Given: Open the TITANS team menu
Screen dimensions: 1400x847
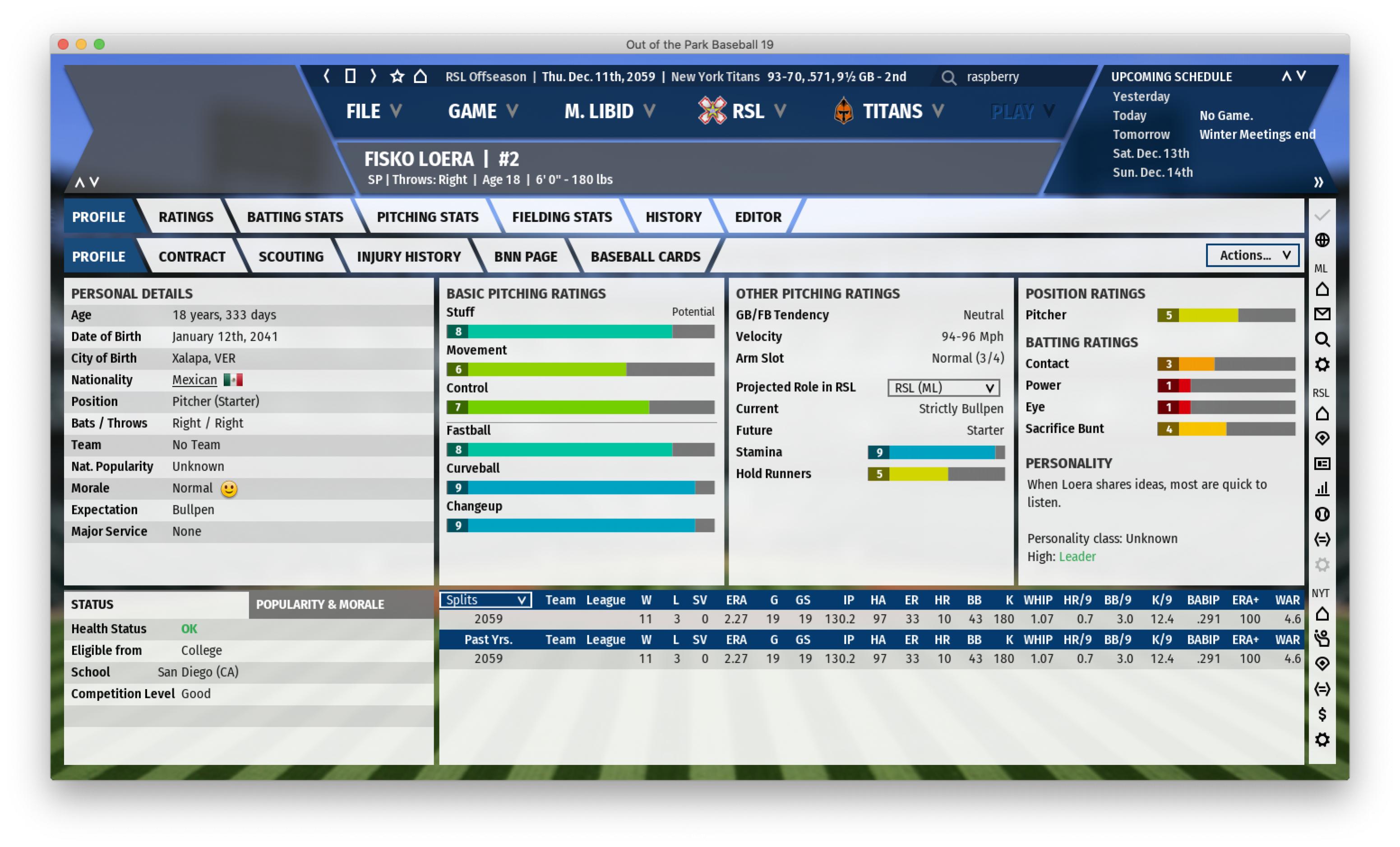Looking at the screenshot, I should coord(889,111).
